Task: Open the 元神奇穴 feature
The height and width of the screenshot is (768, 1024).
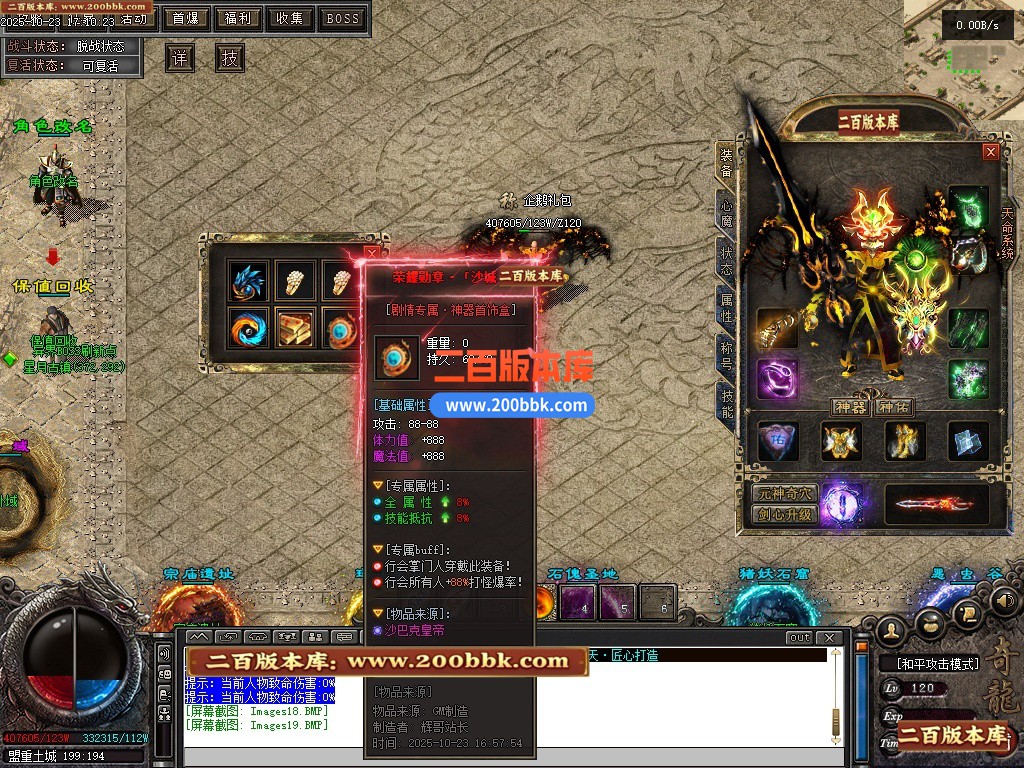Action: tap(785, 494)
